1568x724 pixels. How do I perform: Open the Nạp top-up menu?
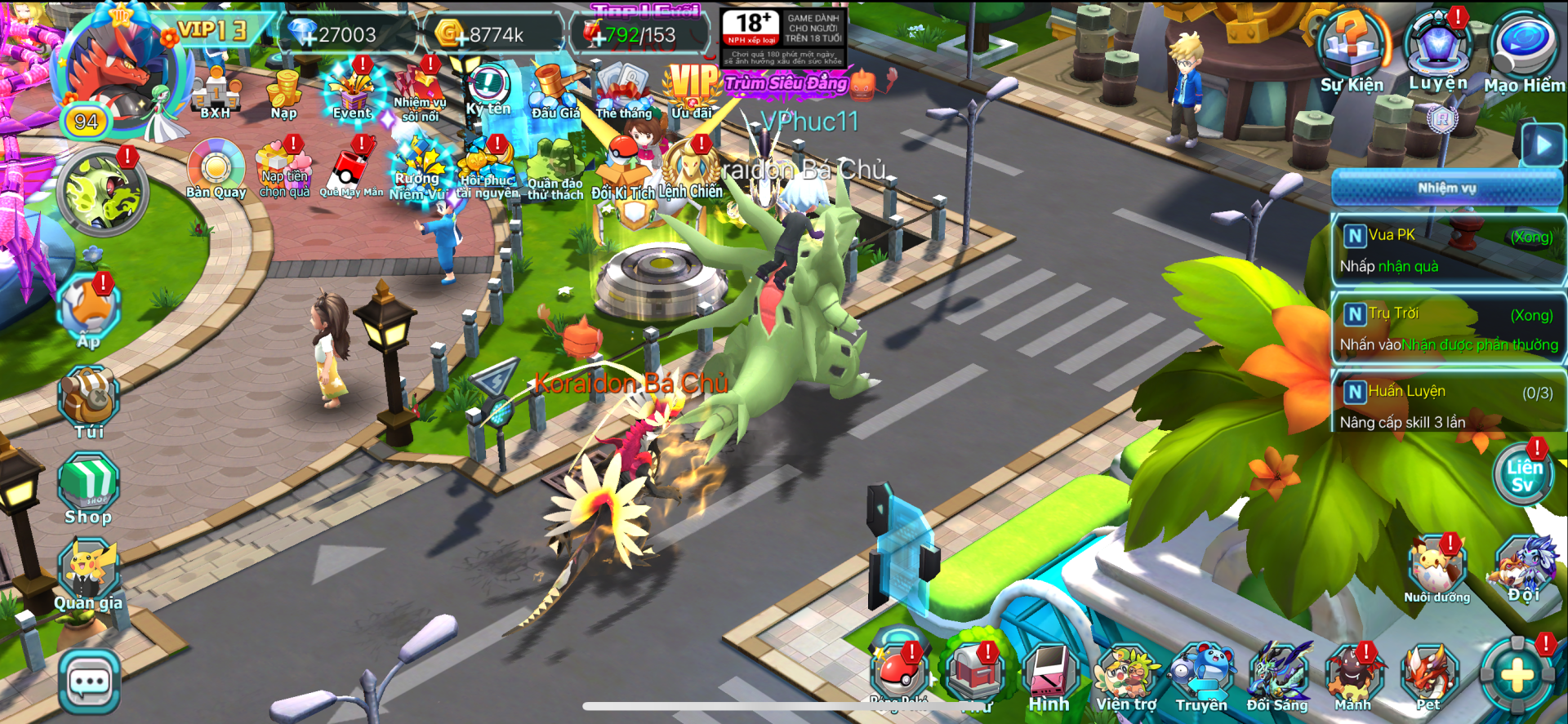pos(284,94)
